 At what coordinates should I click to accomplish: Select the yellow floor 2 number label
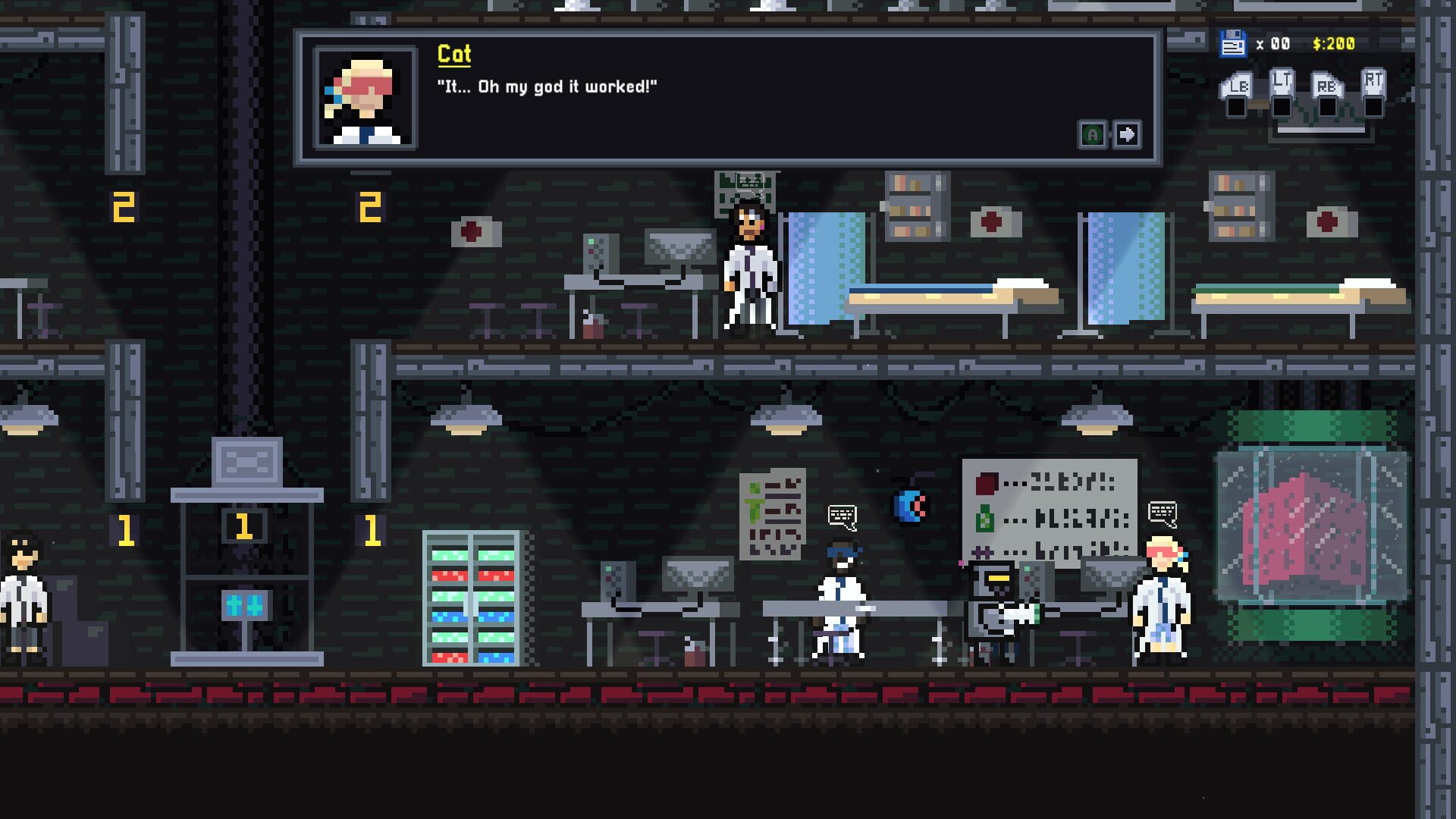pos(124,205)
